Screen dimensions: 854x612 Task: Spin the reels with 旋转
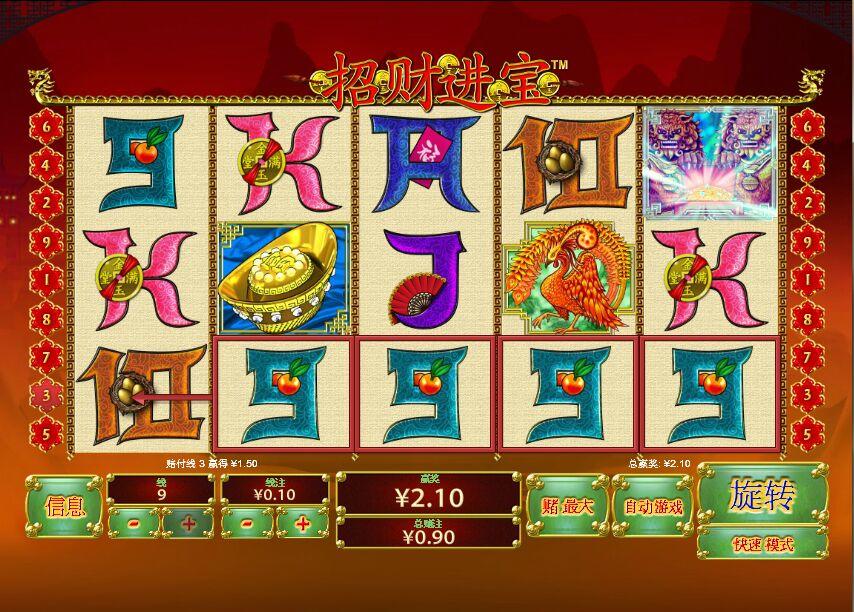(x=762, y=494)
